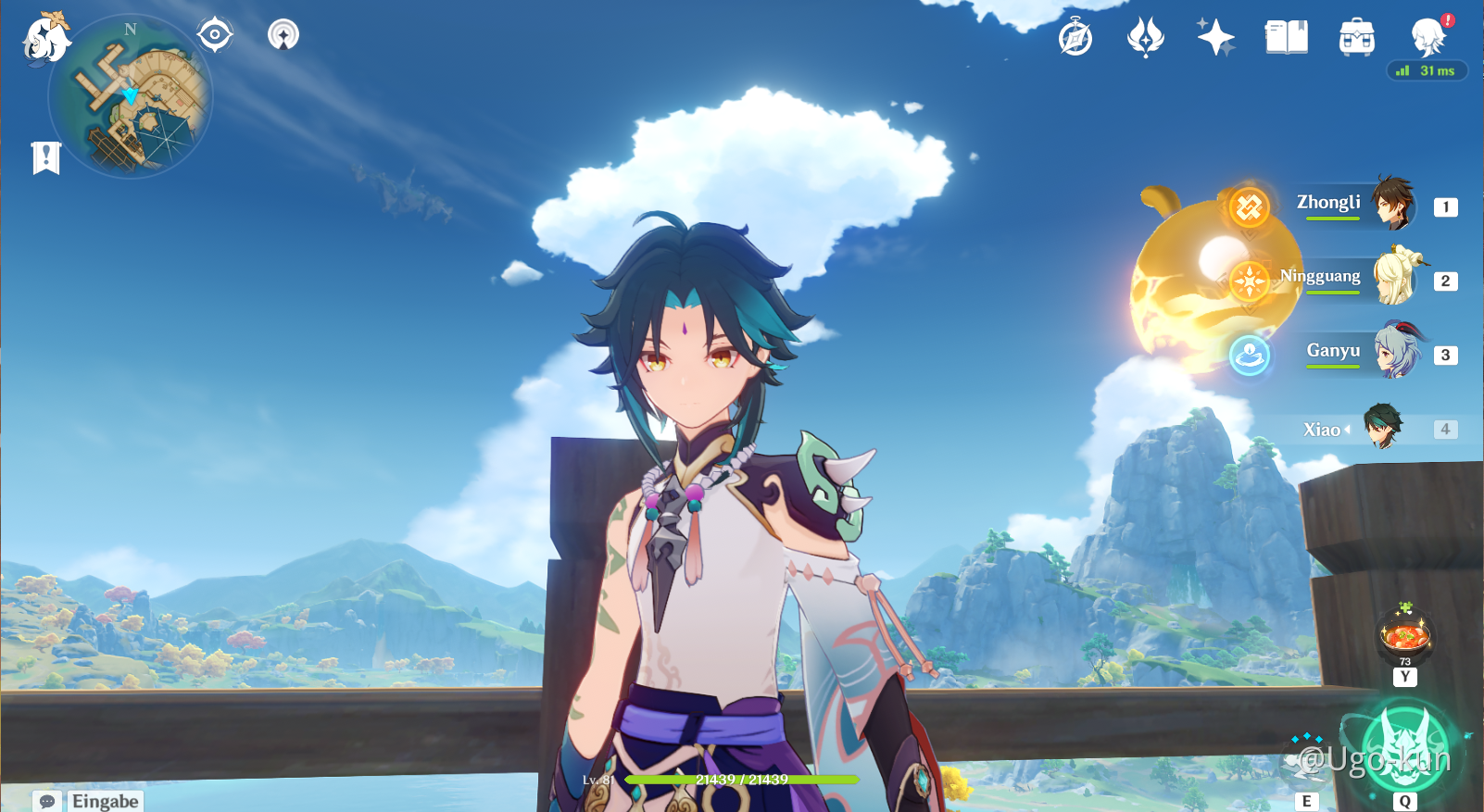Open the Wish star icon

click(1215, 38)
